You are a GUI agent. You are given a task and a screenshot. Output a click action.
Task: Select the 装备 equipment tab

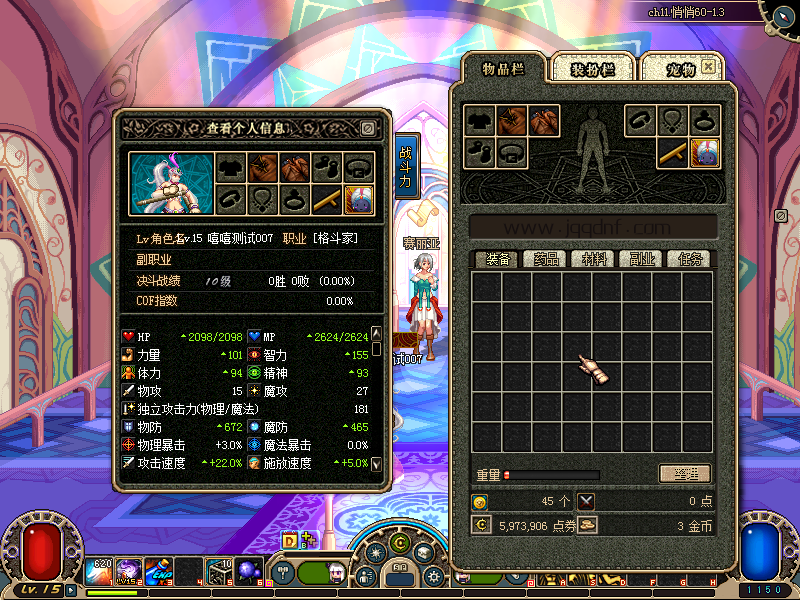[496, 259]
